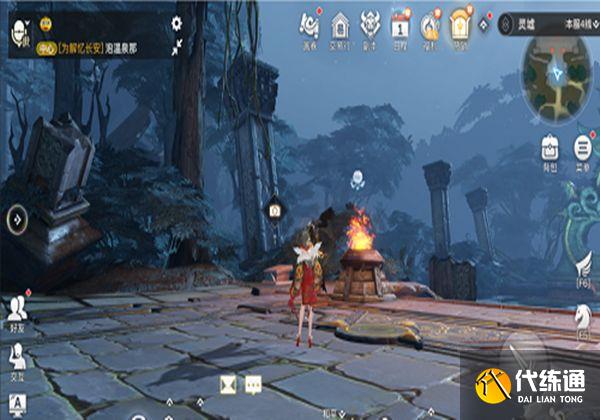Open the calendar schedule icon
This screenshot has height=420, width=600.
coord(400,24)
